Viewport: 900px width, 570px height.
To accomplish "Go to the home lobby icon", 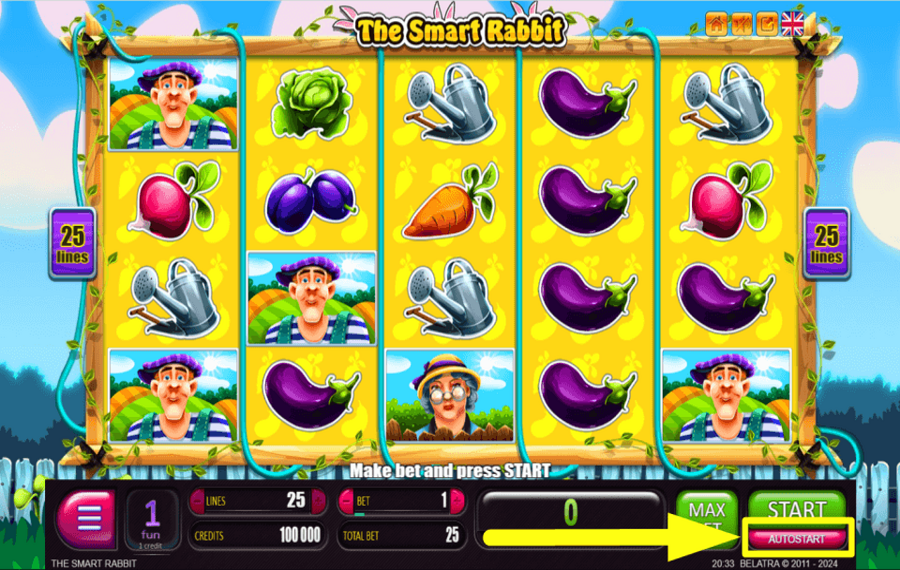I will click(717, 23).
